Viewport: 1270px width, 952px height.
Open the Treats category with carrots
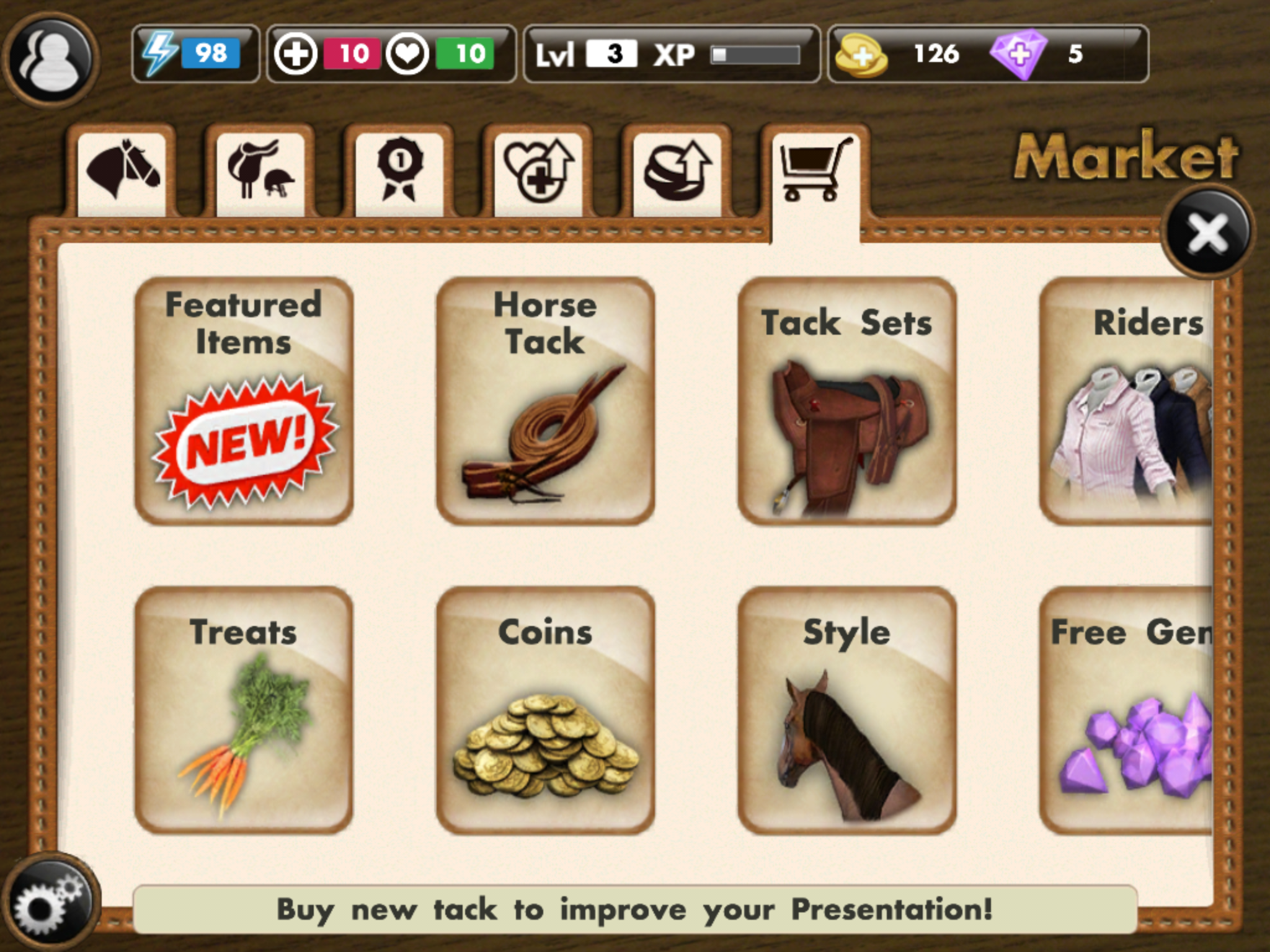(x=244, y=710)
